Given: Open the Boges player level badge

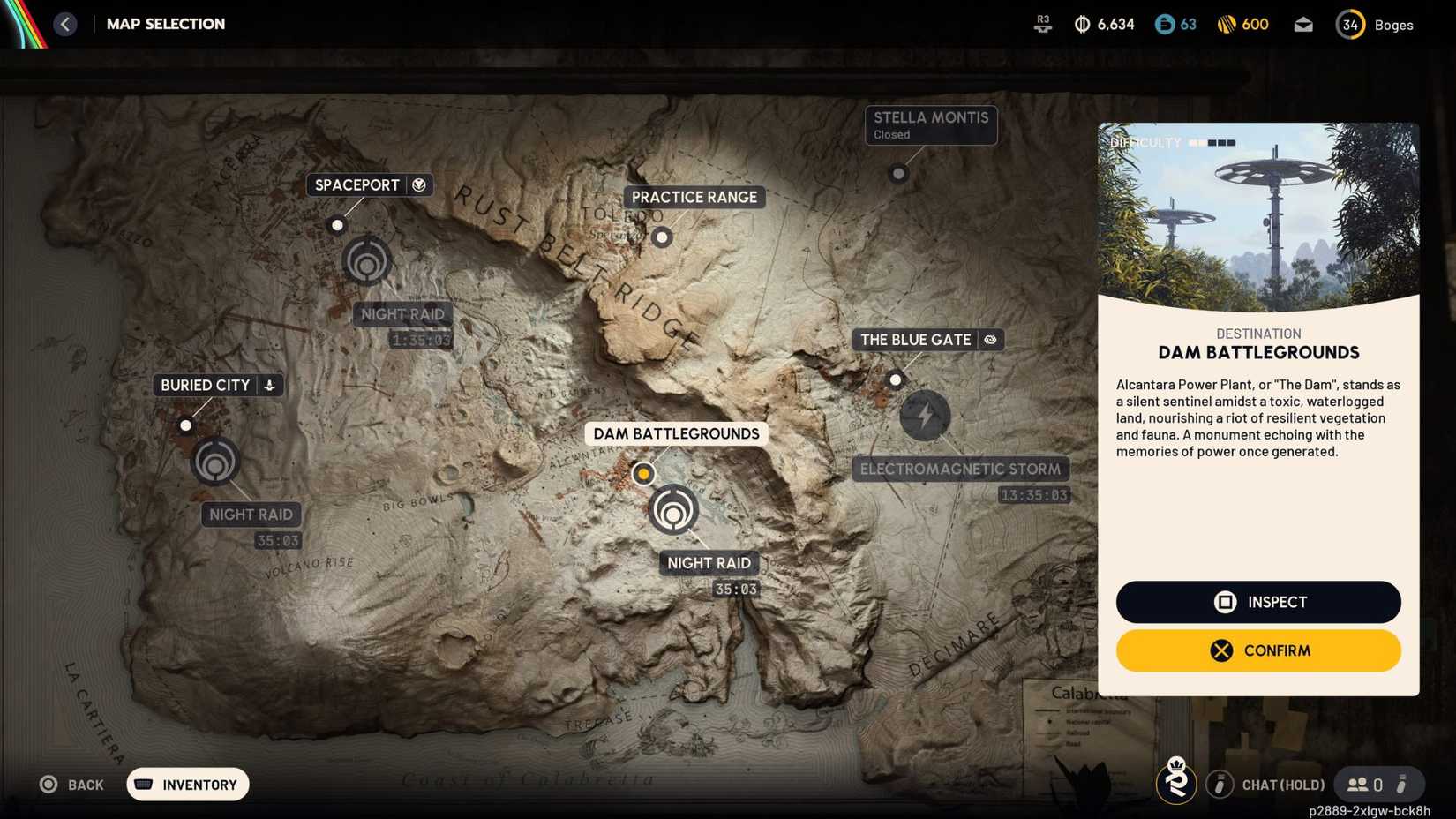Looking at the screenshot, I should (x=1350, y=25).
